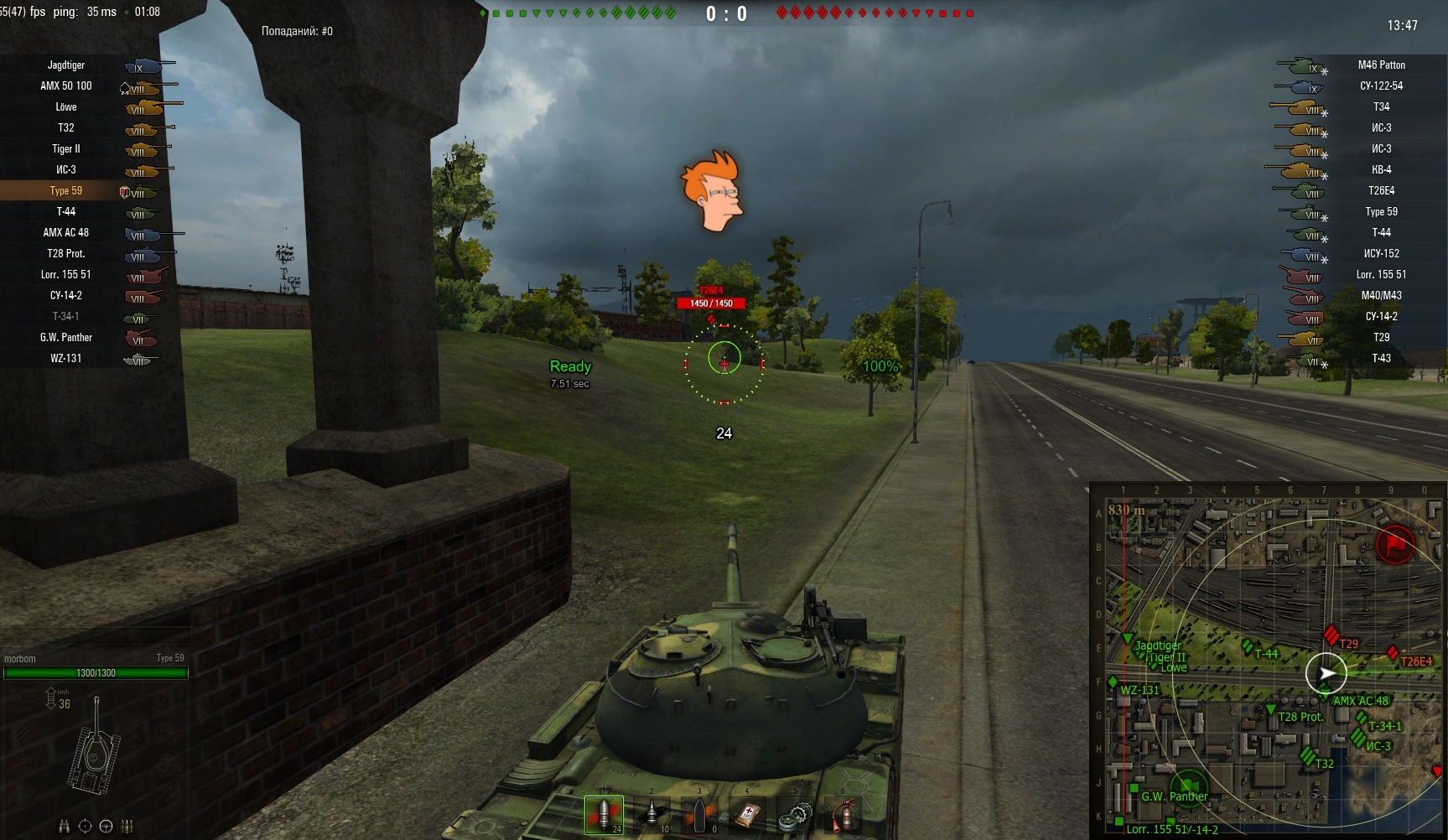Select Jagdtiger in the allied team list

click(66, 65)
